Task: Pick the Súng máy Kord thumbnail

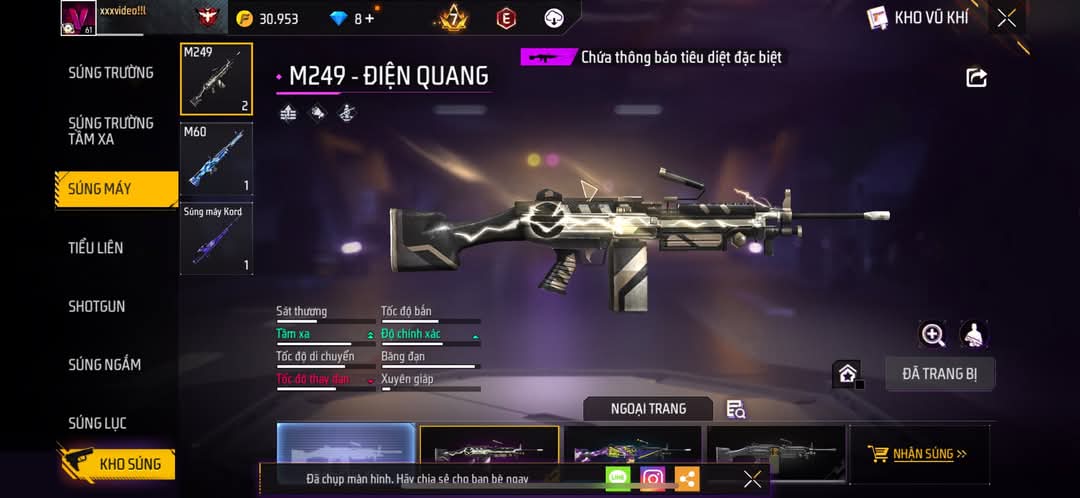Action: pos(216,238)
